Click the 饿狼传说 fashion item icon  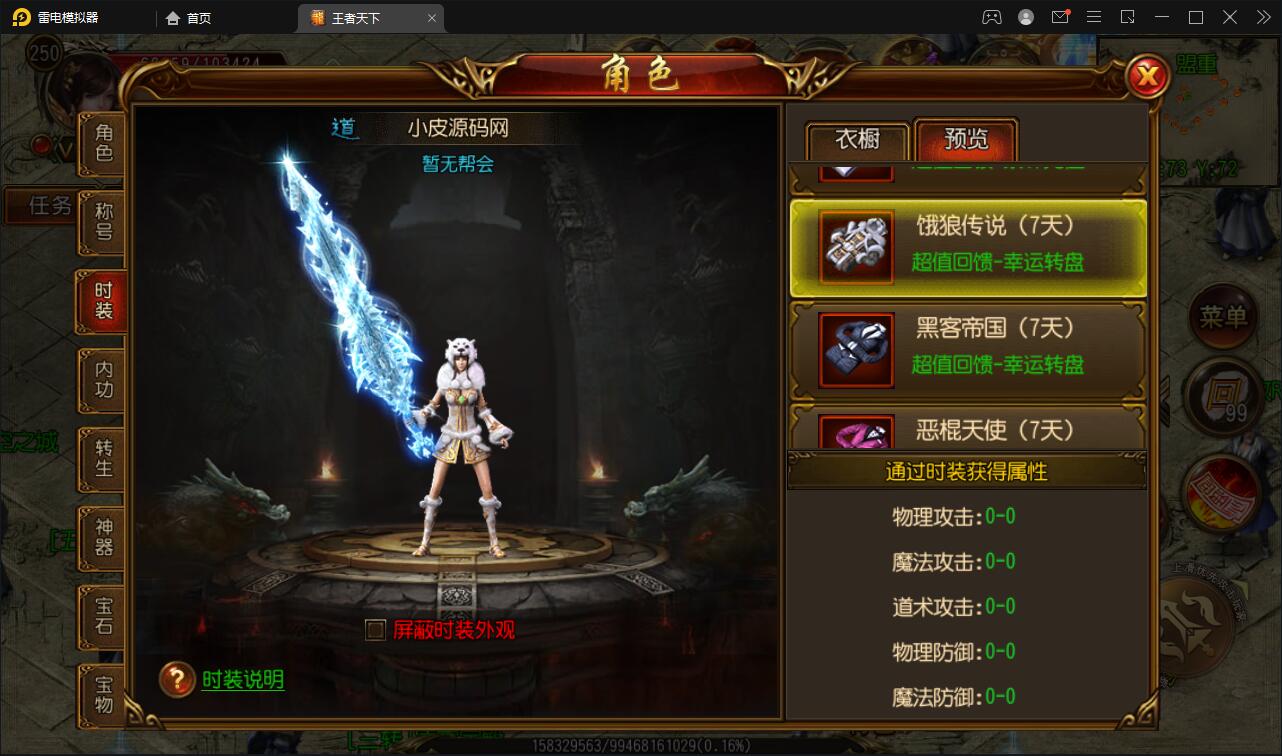(855, 248)
